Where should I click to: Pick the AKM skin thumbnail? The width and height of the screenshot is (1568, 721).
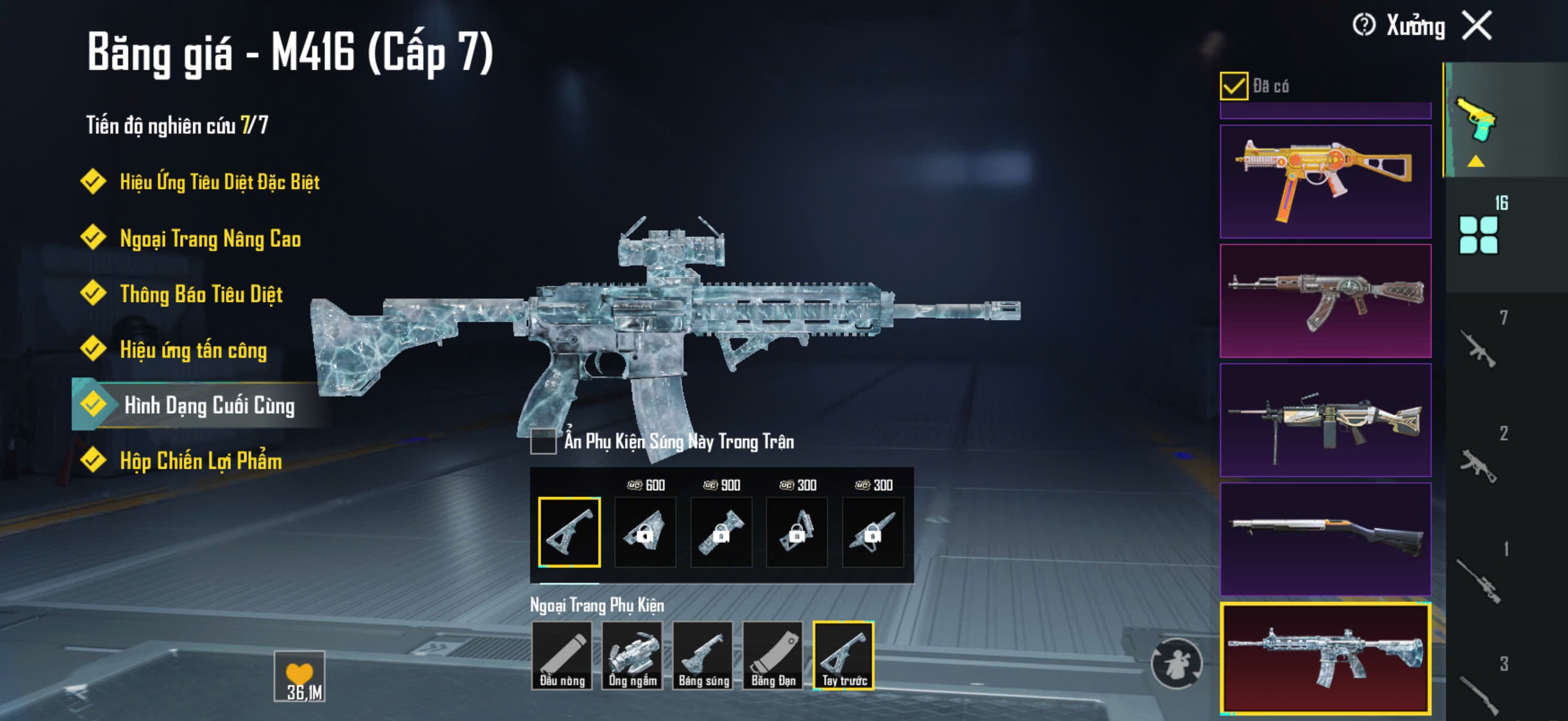[1325, 301]
